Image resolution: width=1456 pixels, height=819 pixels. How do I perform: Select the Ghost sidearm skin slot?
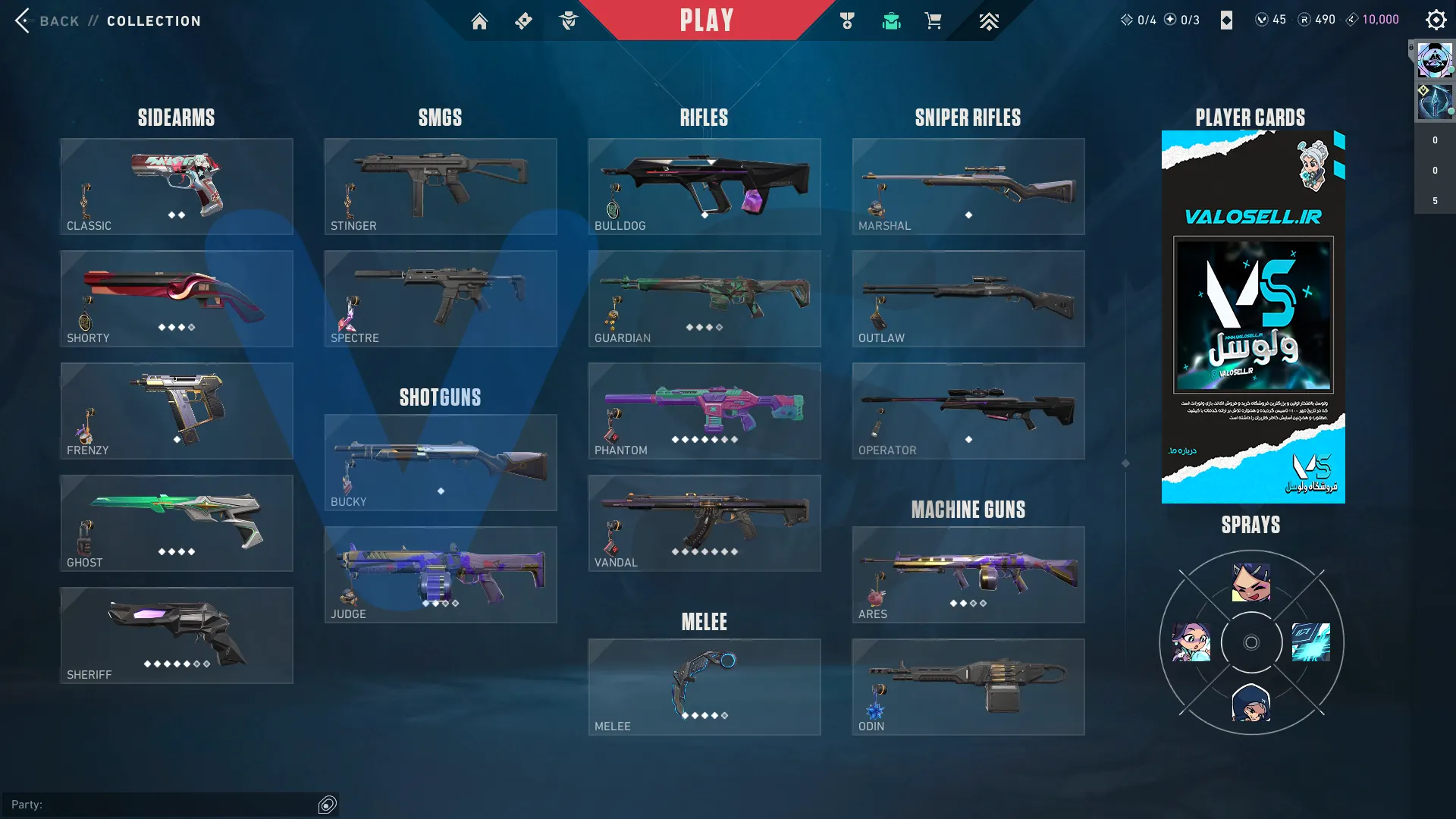pyautogui.click(x=177, y=523)
